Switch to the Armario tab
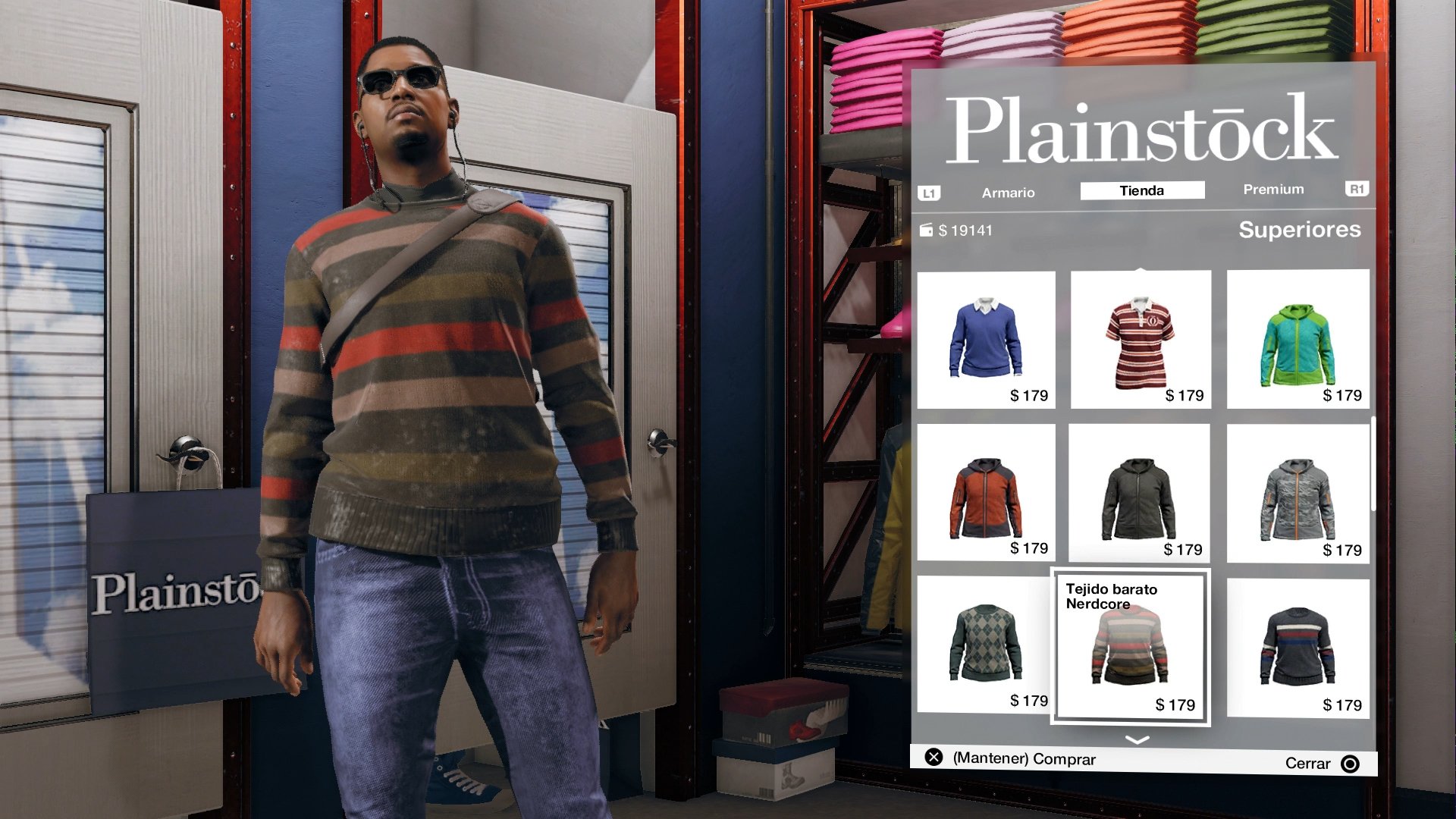 pyautogui.click(x=1008, y=193)
